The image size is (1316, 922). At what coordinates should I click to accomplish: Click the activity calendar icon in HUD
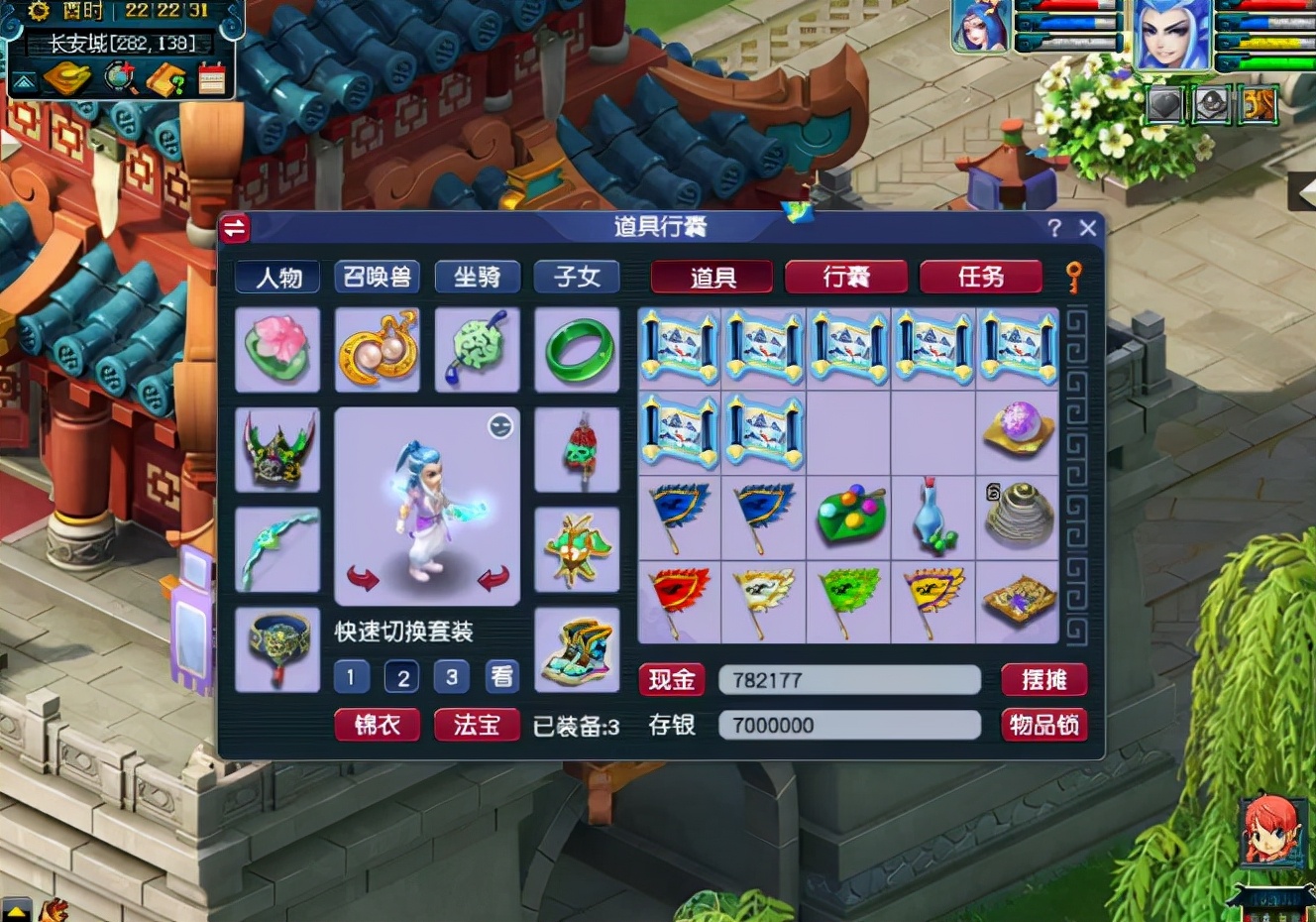(x=212, y=78)
